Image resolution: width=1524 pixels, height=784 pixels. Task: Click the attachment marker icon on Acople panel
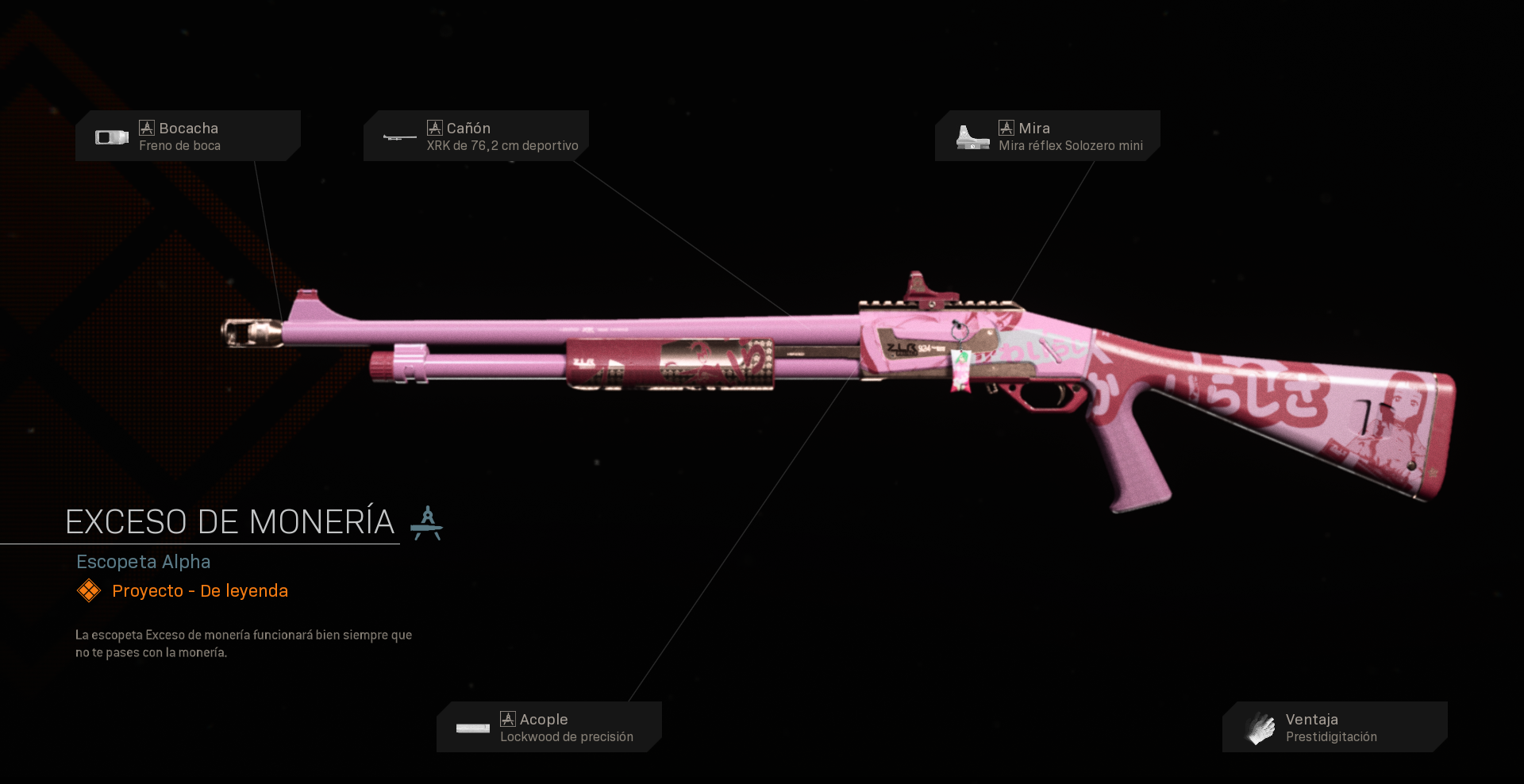click(509, 719)
